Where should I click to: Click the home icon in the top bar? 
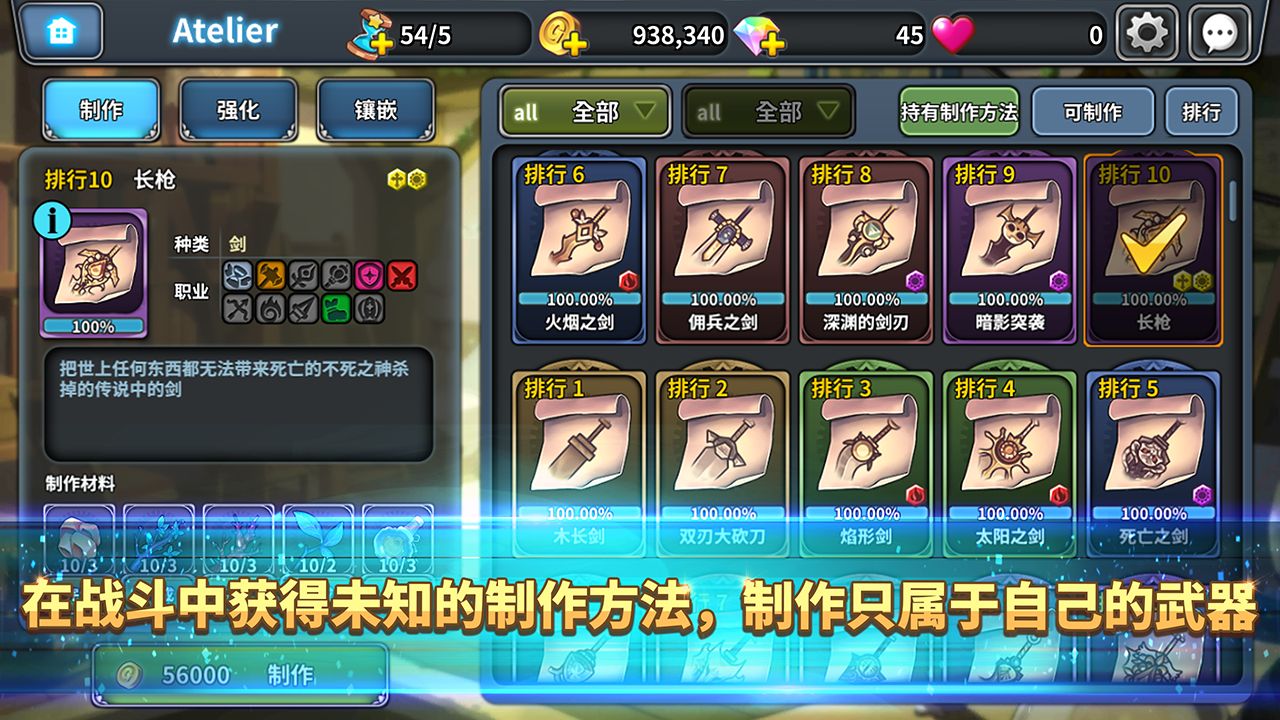[x=62, y=32]
